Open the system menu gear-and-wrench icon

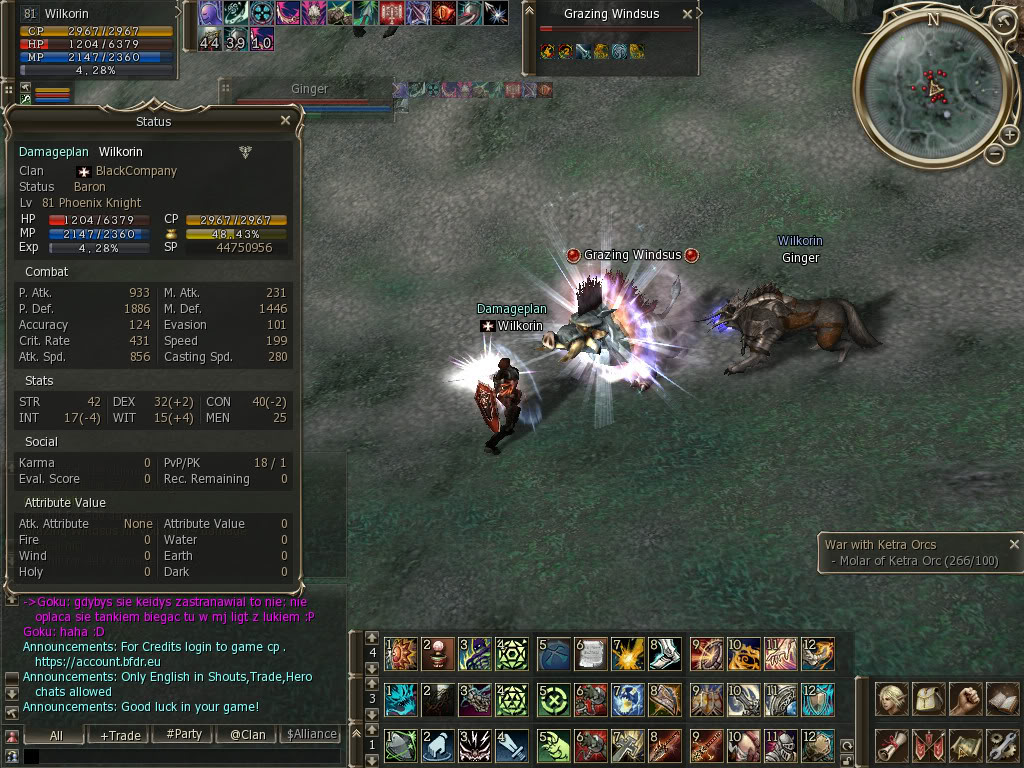tap(1002, 744)
